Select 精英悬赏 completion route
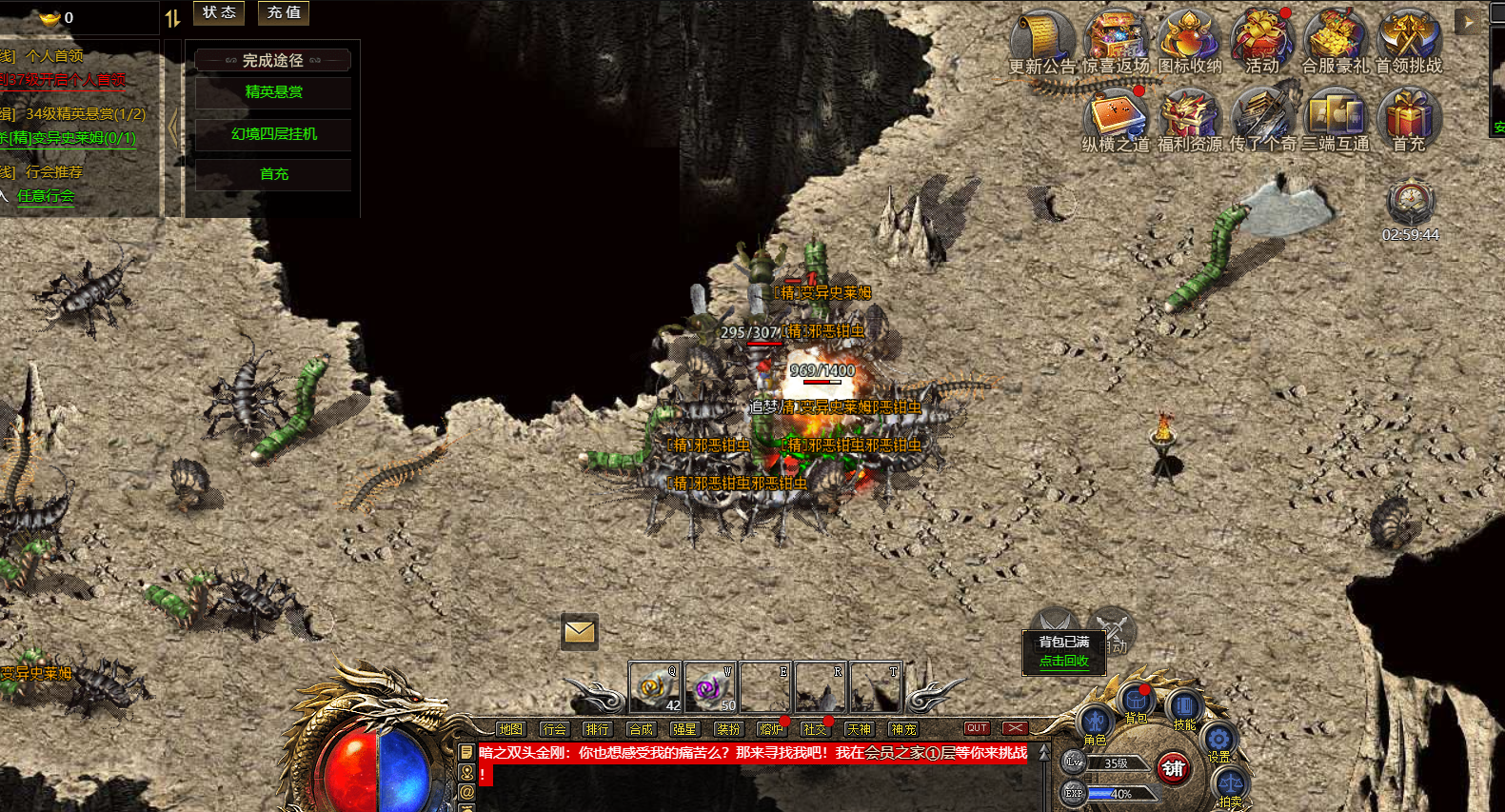This screenshot has height=812, width=1505. [x=273, y=92]
